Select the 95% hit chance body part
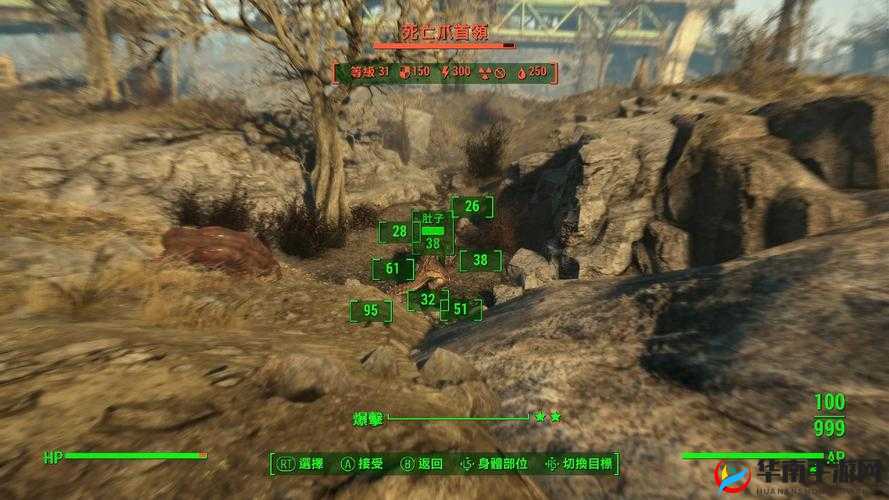 tap(371, 311)
